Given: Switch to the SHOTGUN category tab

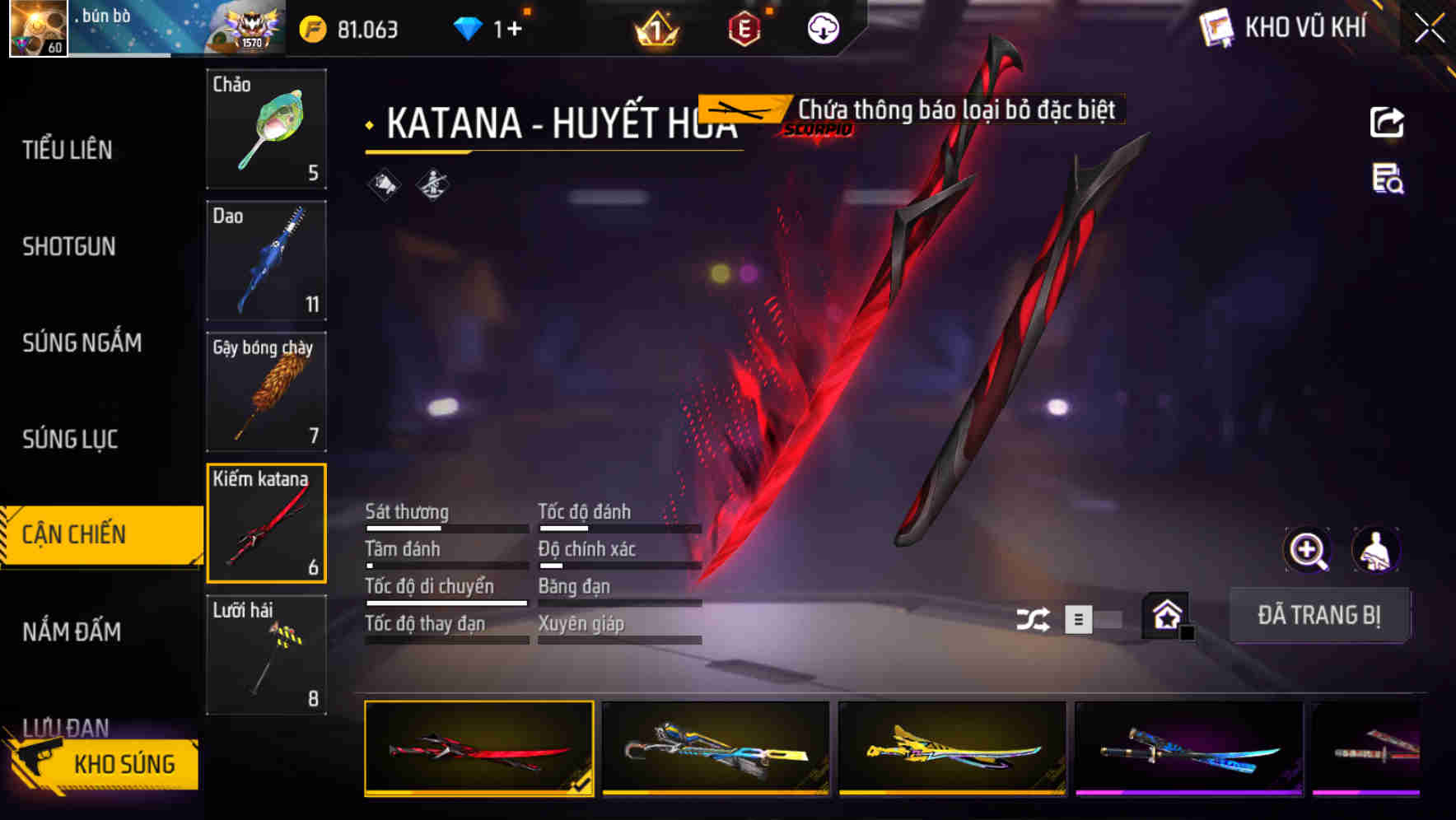Looking at the screenshot, I should click(69, 246).
